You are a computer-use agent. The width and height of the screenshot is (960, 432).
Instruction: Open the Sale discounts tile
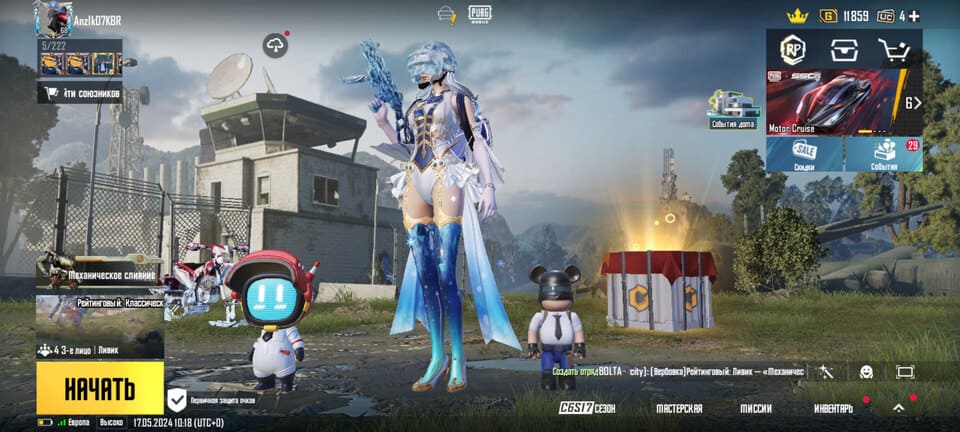click(805, 154)
